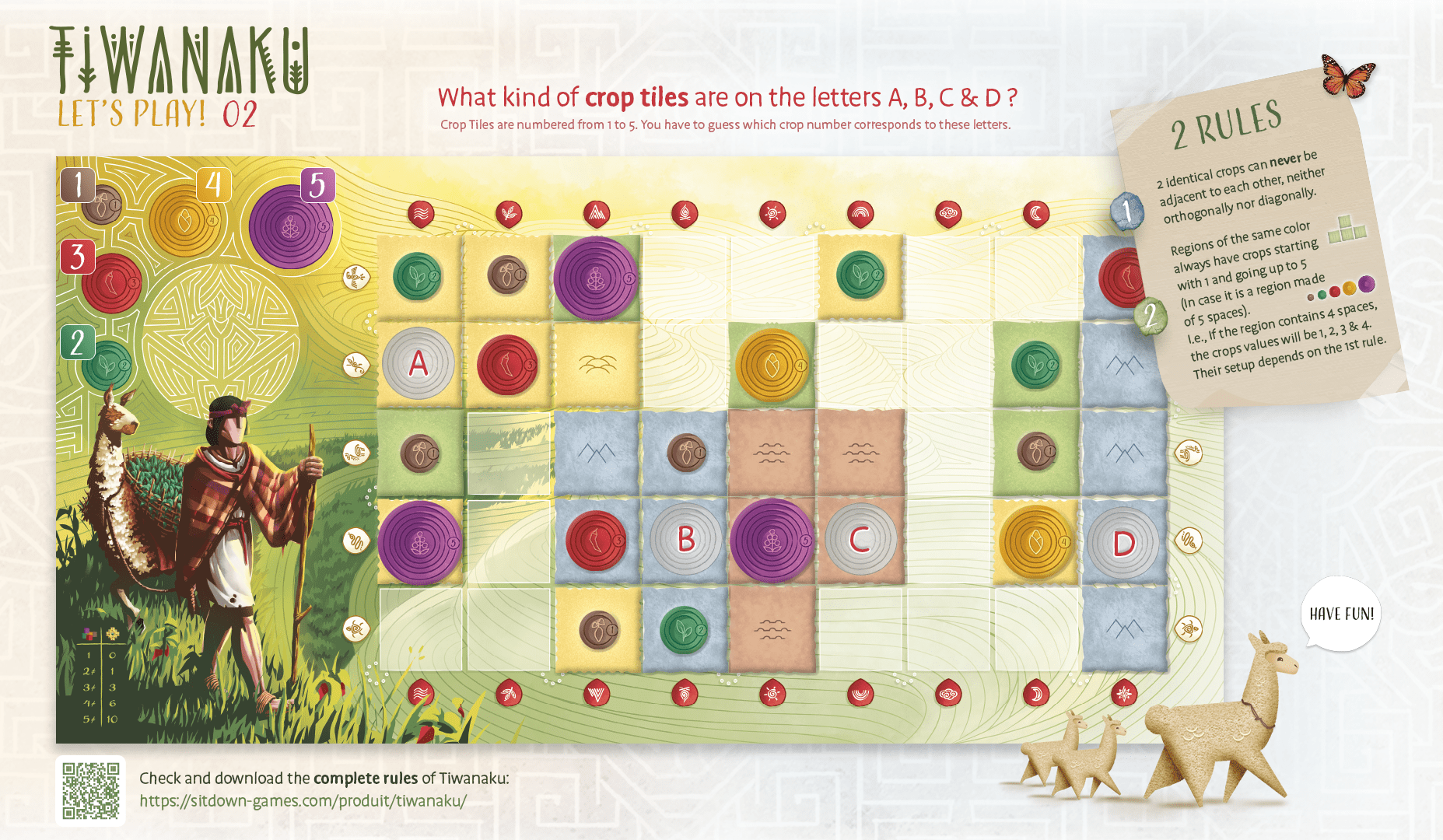Viewport: 1443px width, 840px height.
Task: Choose the yellow crop on the green tile
Action: (772, 366)
